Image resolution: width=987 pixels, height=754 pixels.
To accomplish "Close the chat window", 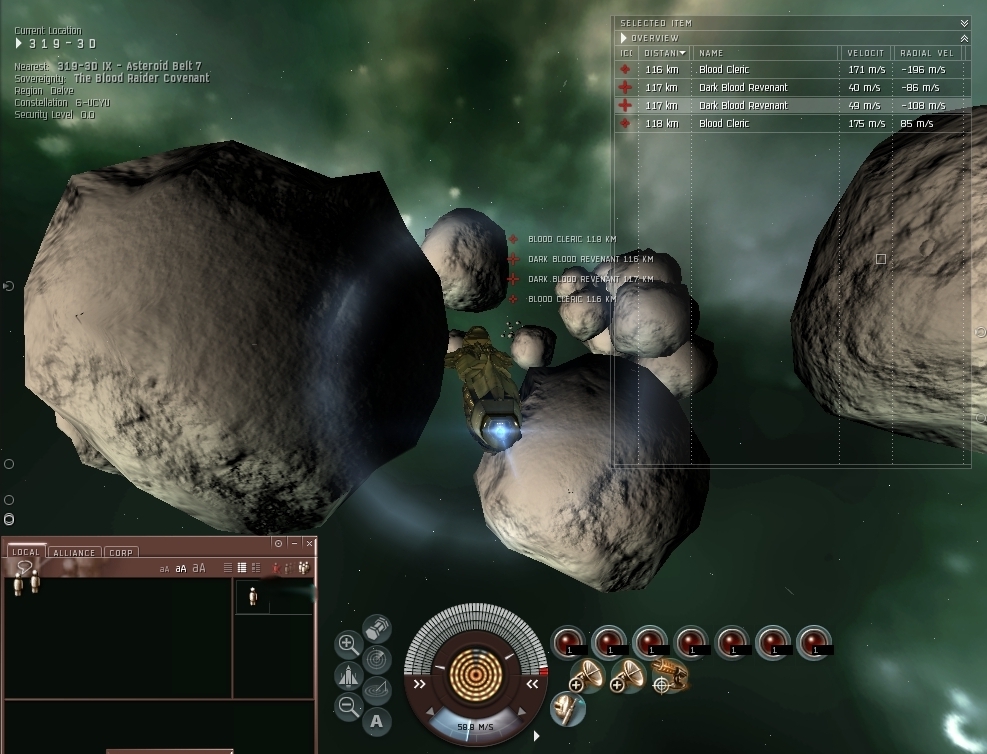I will 309,543.
